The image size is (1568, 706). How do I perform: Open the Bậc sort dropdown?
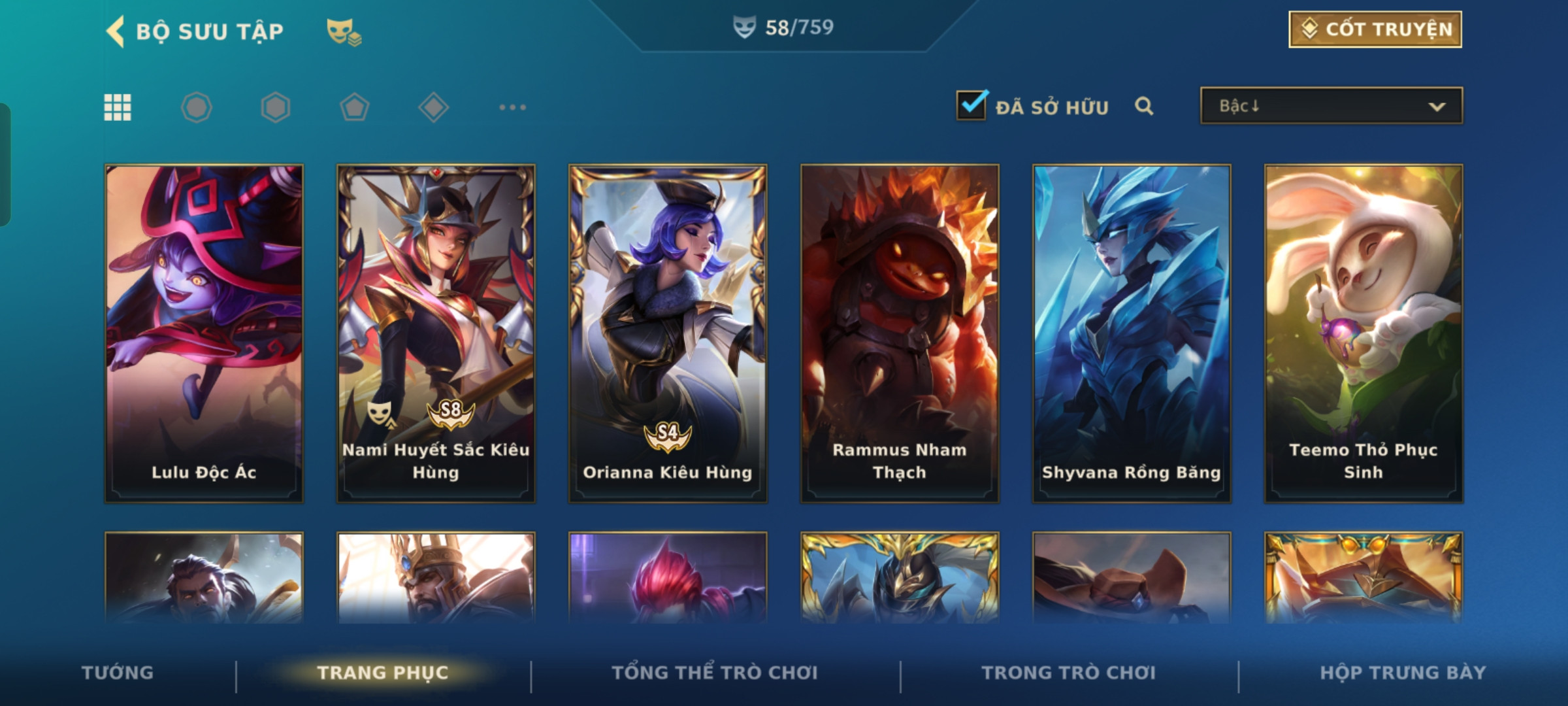click(x=1331, y=106)
